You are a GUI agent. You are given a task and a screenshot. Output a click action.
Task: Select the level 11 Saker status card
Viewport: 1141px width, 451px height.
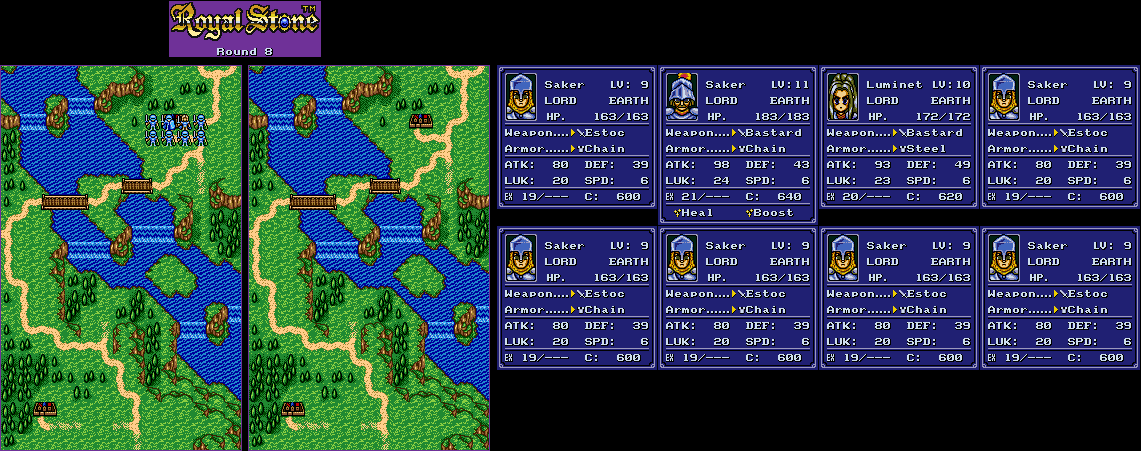[739, 137]
